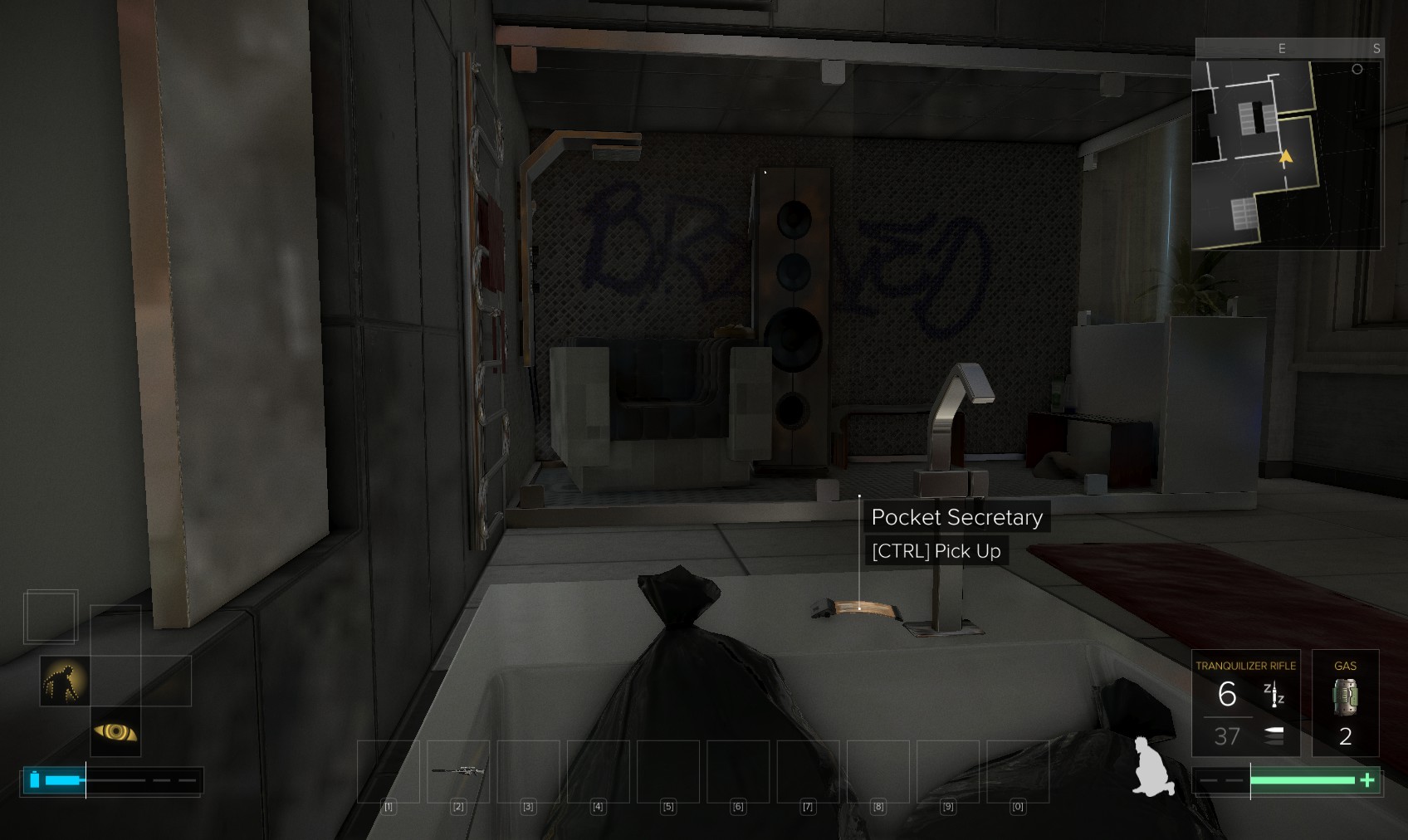Select the Tranquilizer Rifle weapon panel

[1244, 703]
